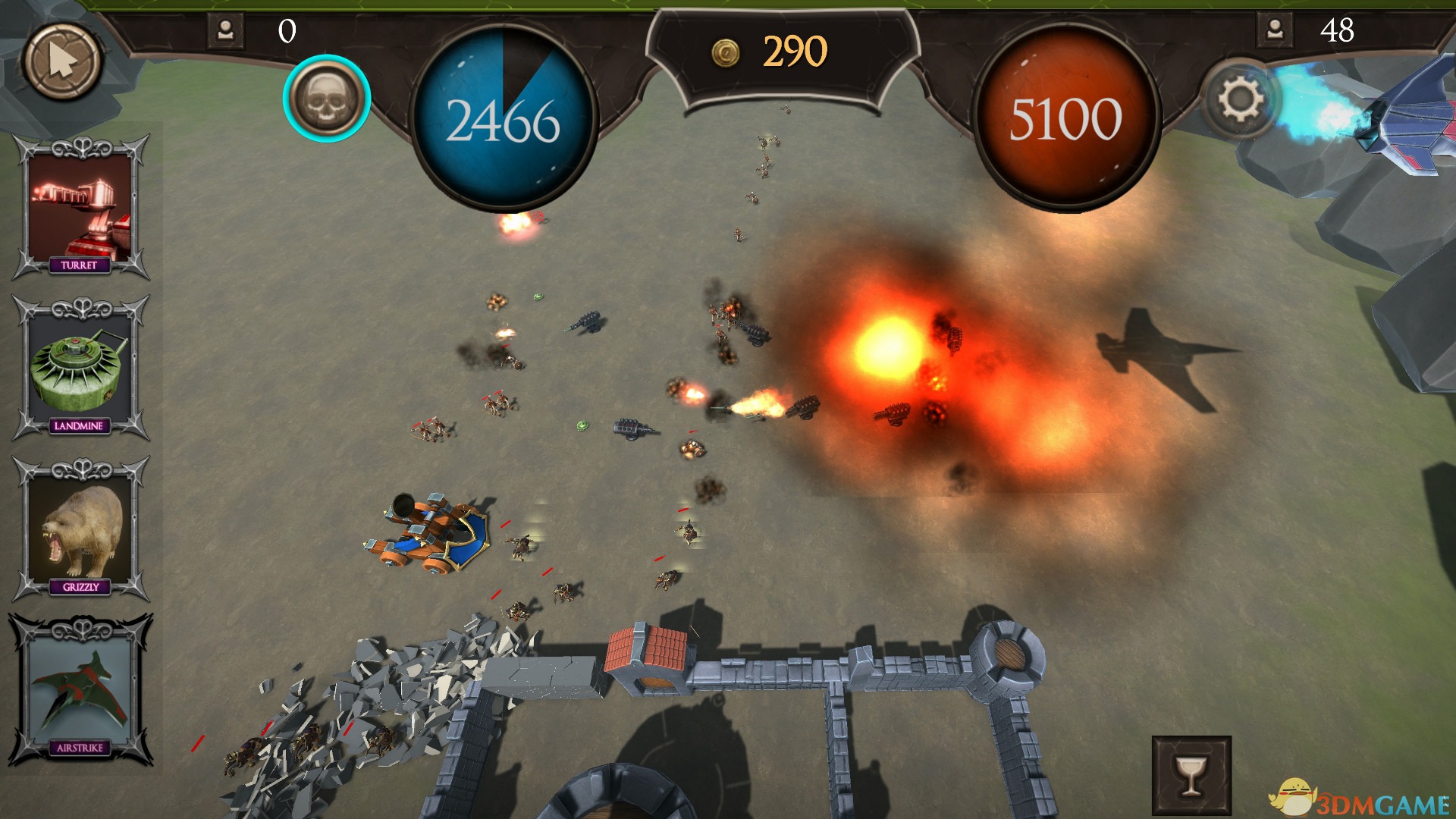
Task: Select the Turret card
Action: coord(80,207)
